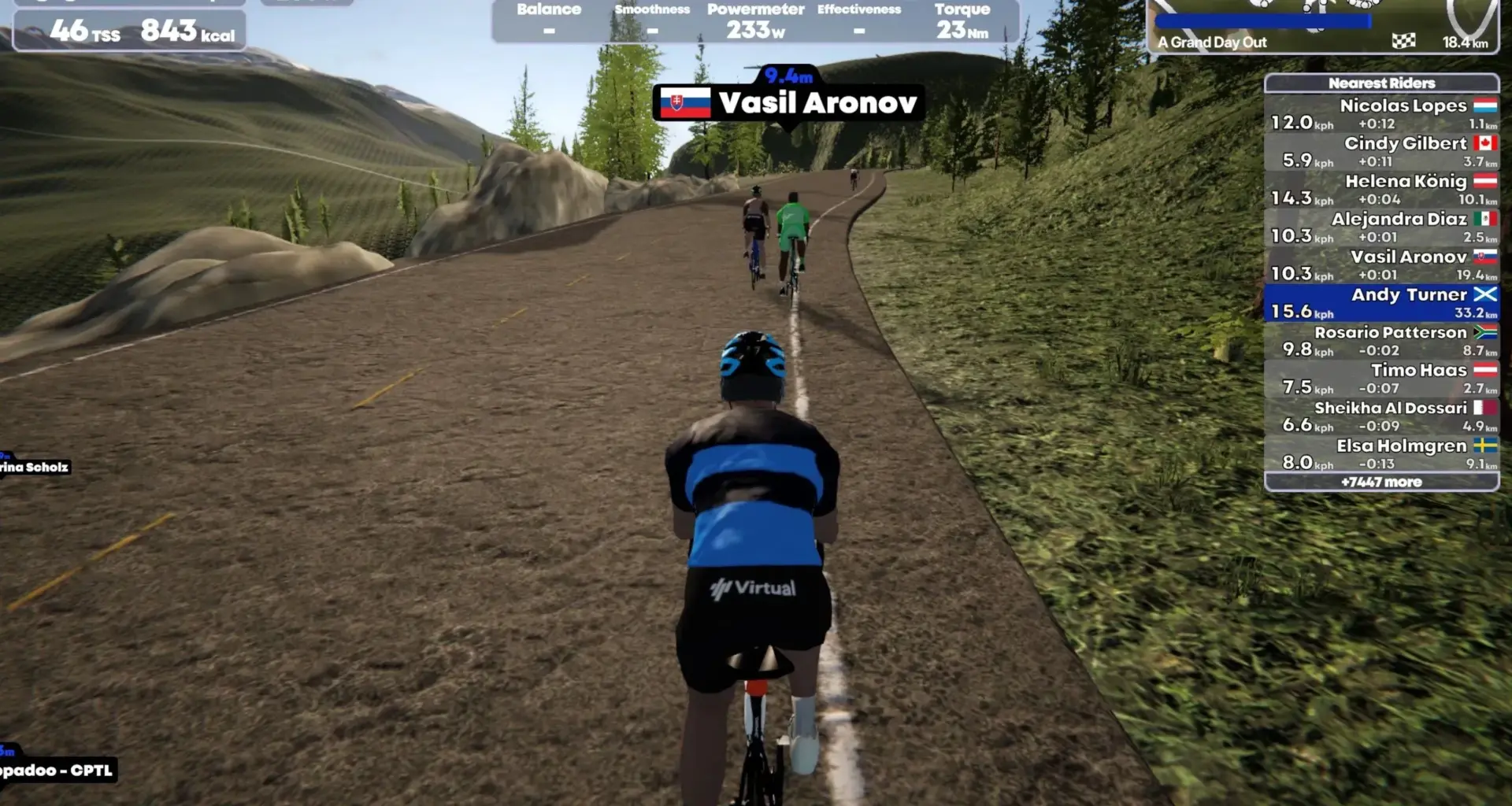The width and height of the screenshot is (1512, 806).
Task: Click the Slovak flag on Vasil Aronov's nametag
Action: point(687,103)
